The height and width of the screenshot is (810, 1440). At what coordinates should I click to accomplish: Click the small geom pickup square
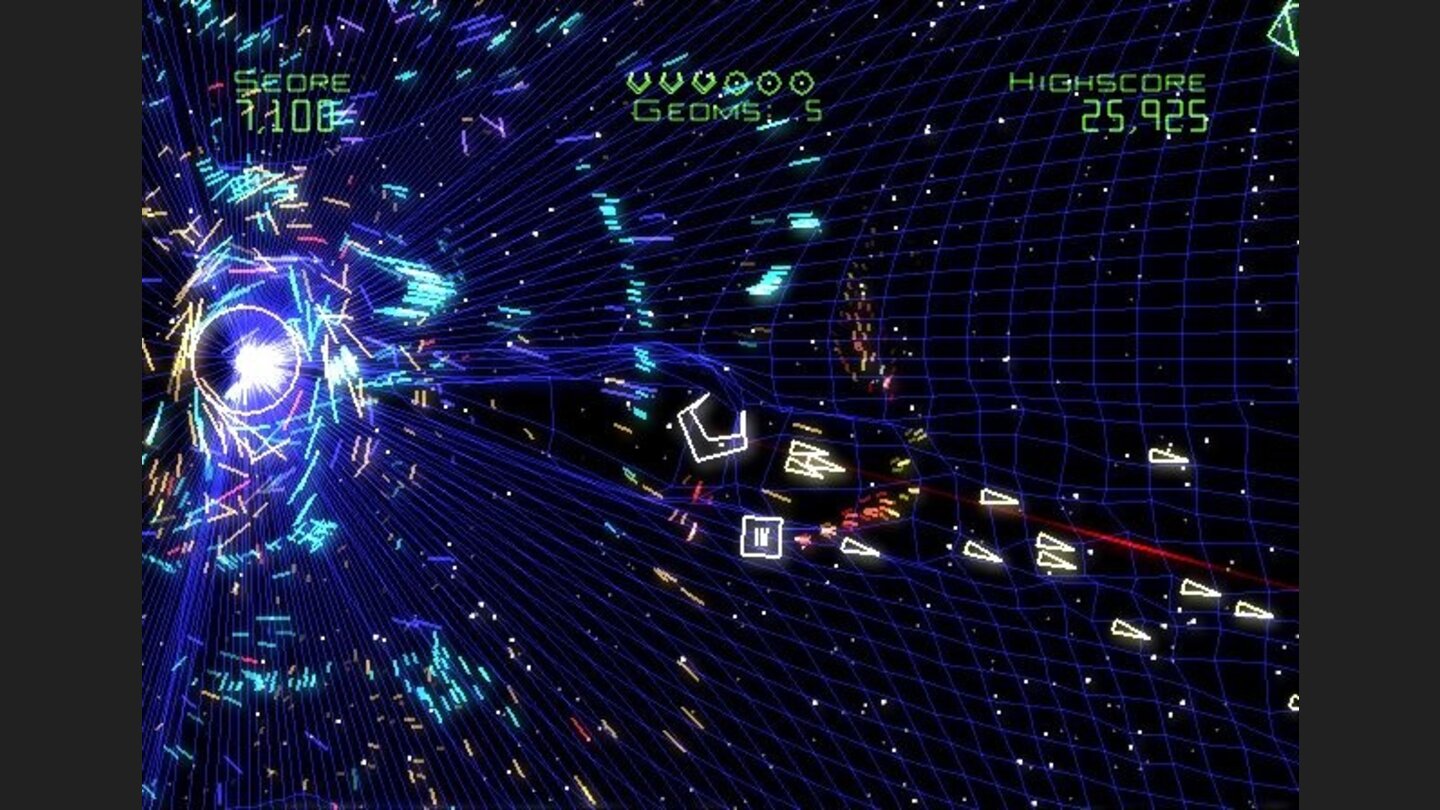[763, 537]
